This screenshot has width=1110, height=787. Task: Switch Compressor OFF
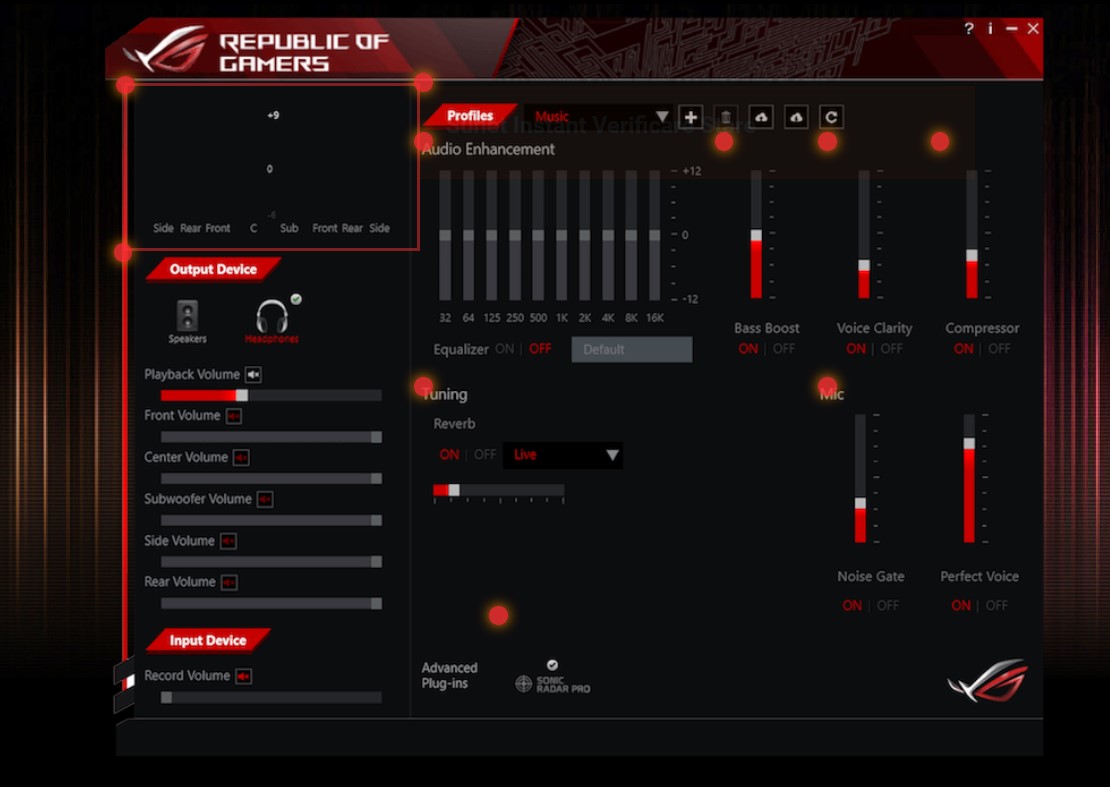[999, 349]
